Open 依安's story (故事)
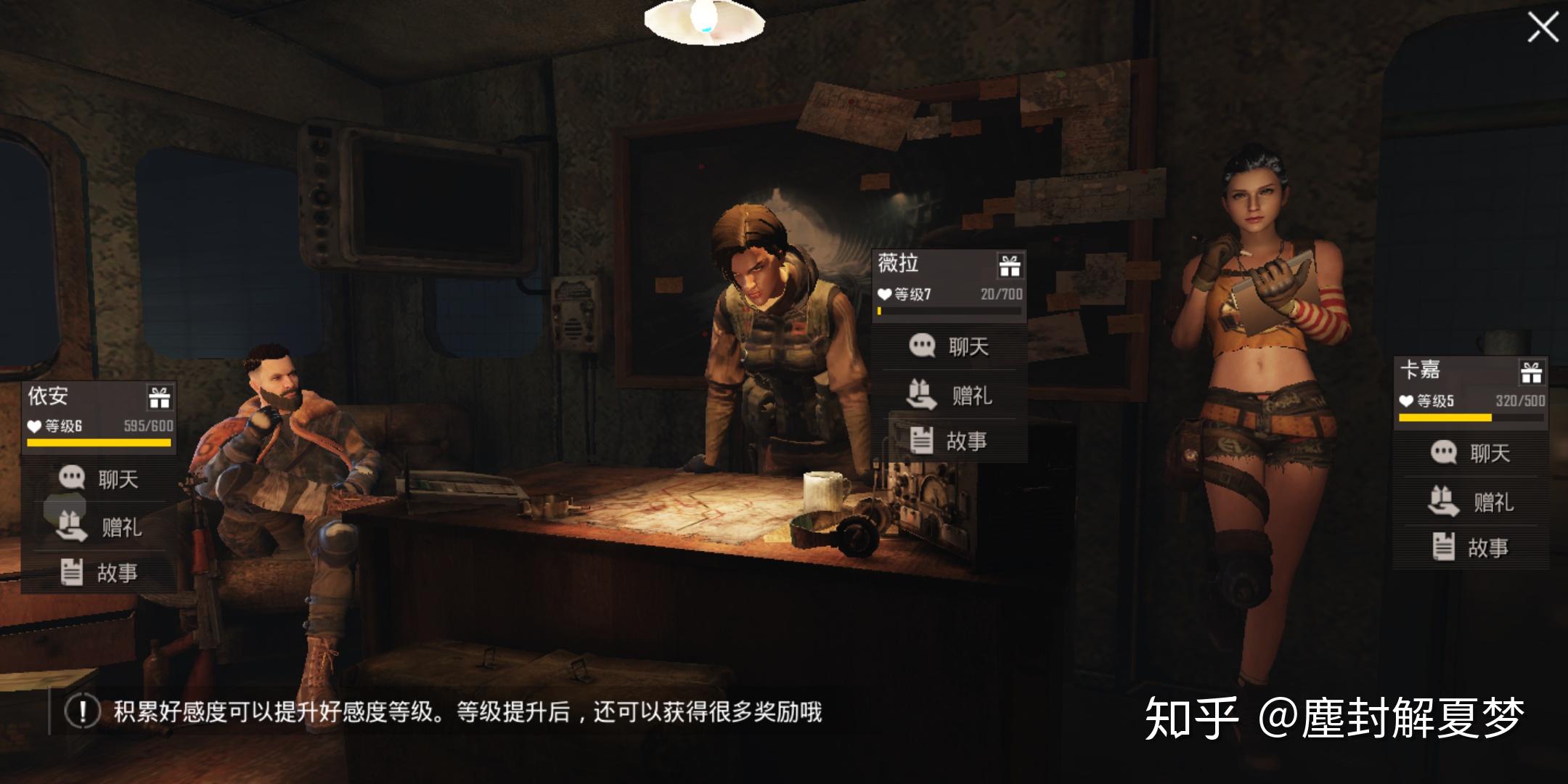 [x=99, y=572]
